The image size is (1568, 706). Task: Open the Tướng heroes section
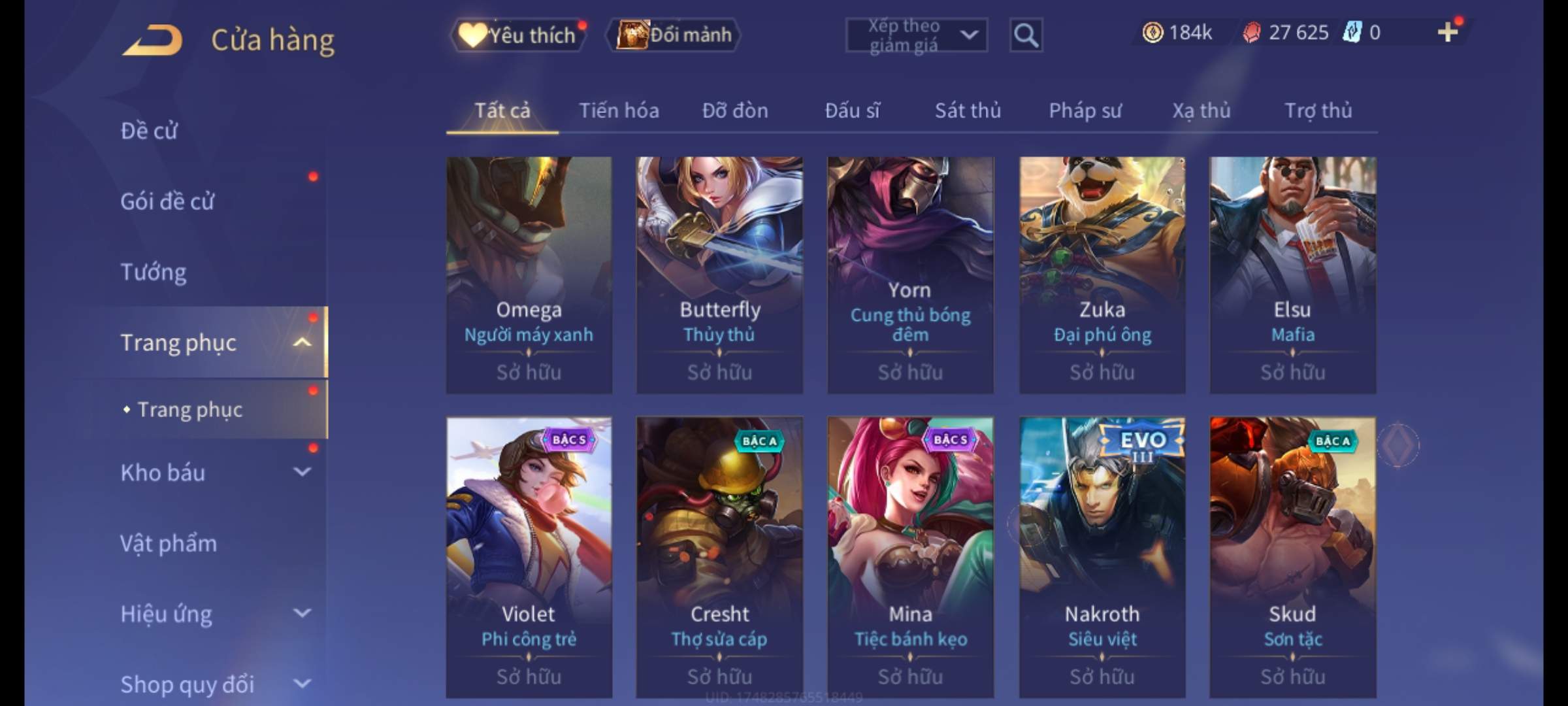click(x=154, y=272)
